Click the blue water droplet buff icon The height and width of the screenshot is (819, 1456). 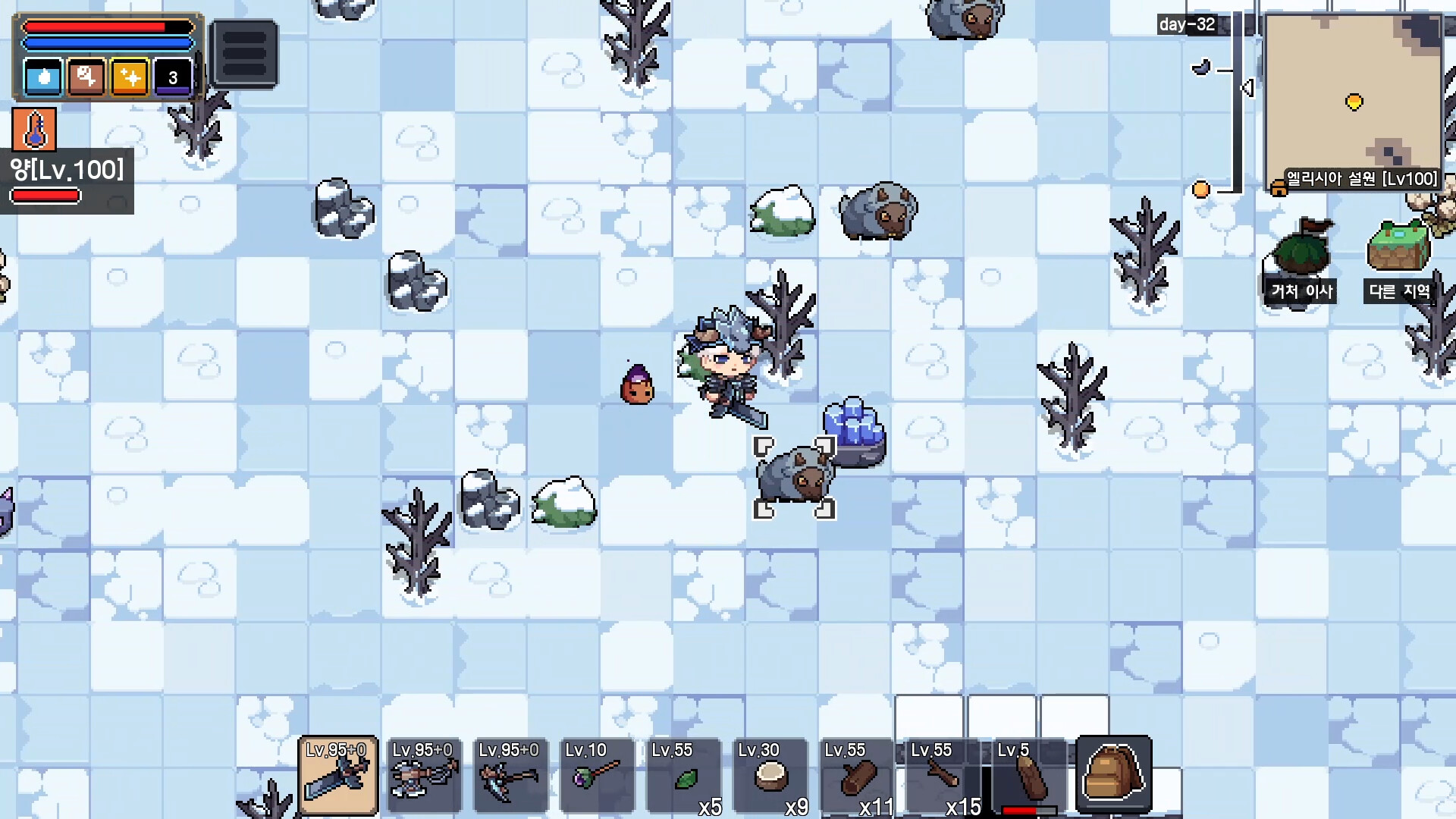click(x=43, y=77)
